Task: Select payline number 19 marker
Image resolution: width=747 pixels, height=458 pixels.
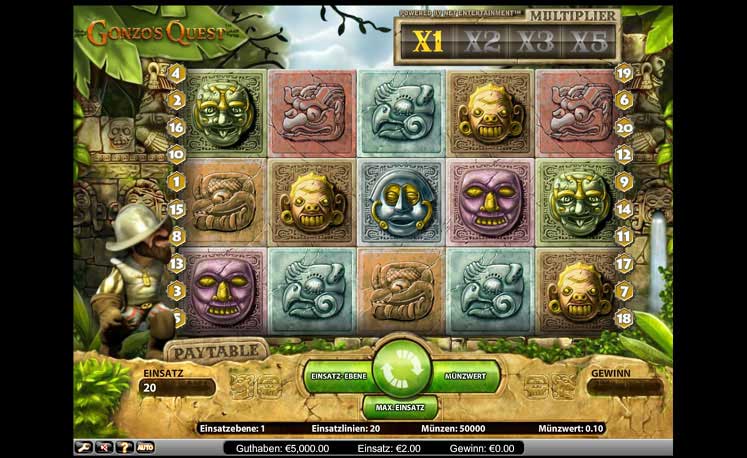Action: click(x=623, y=73)
